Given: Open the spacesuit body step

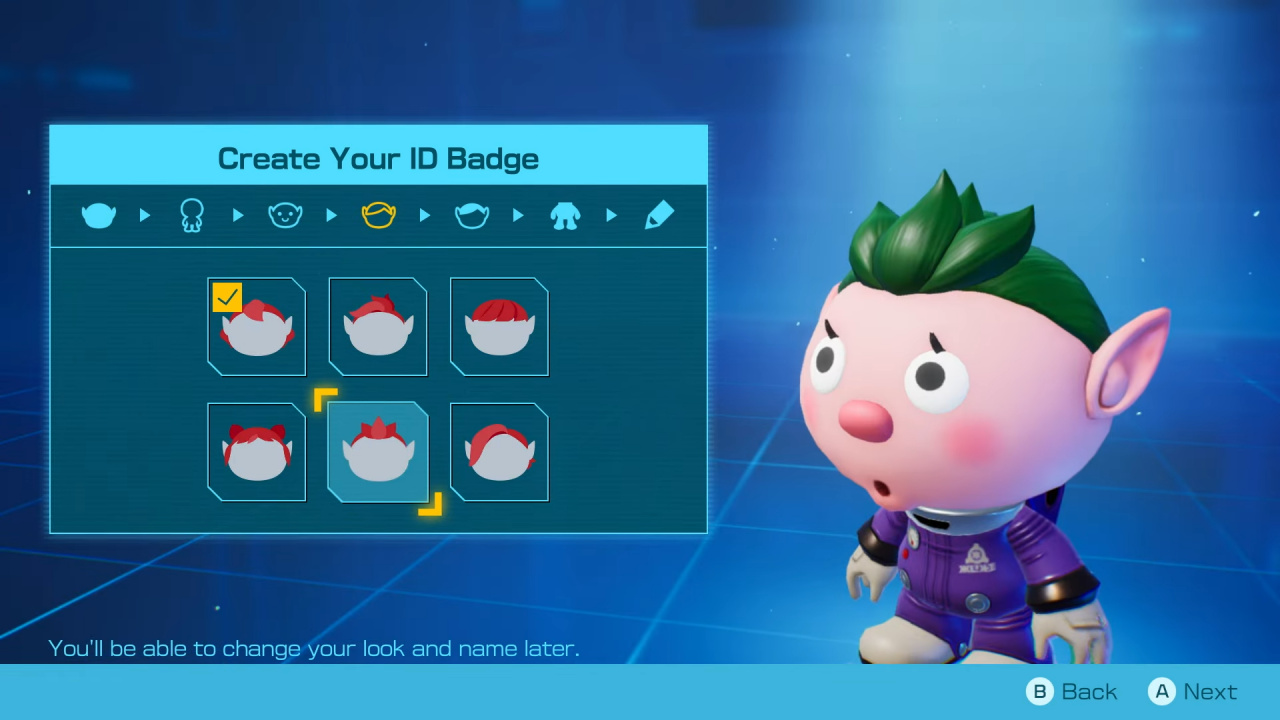Looking at the screenshot, I should pyautogui.click(x=565, y=215).
